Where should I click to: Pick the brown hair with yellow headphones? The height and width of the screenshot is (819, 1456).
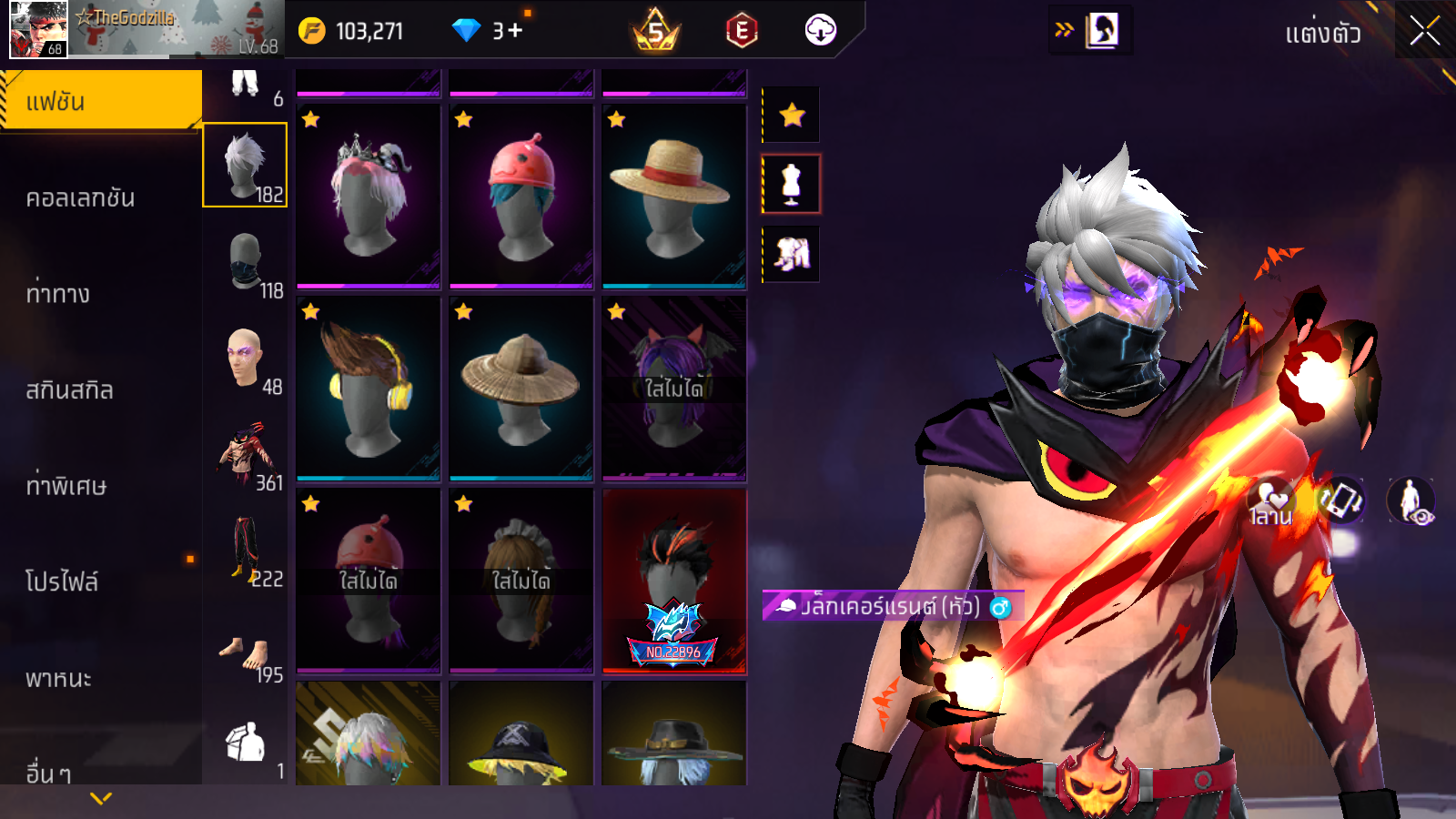pyautogui.click(x=368, y=389)
